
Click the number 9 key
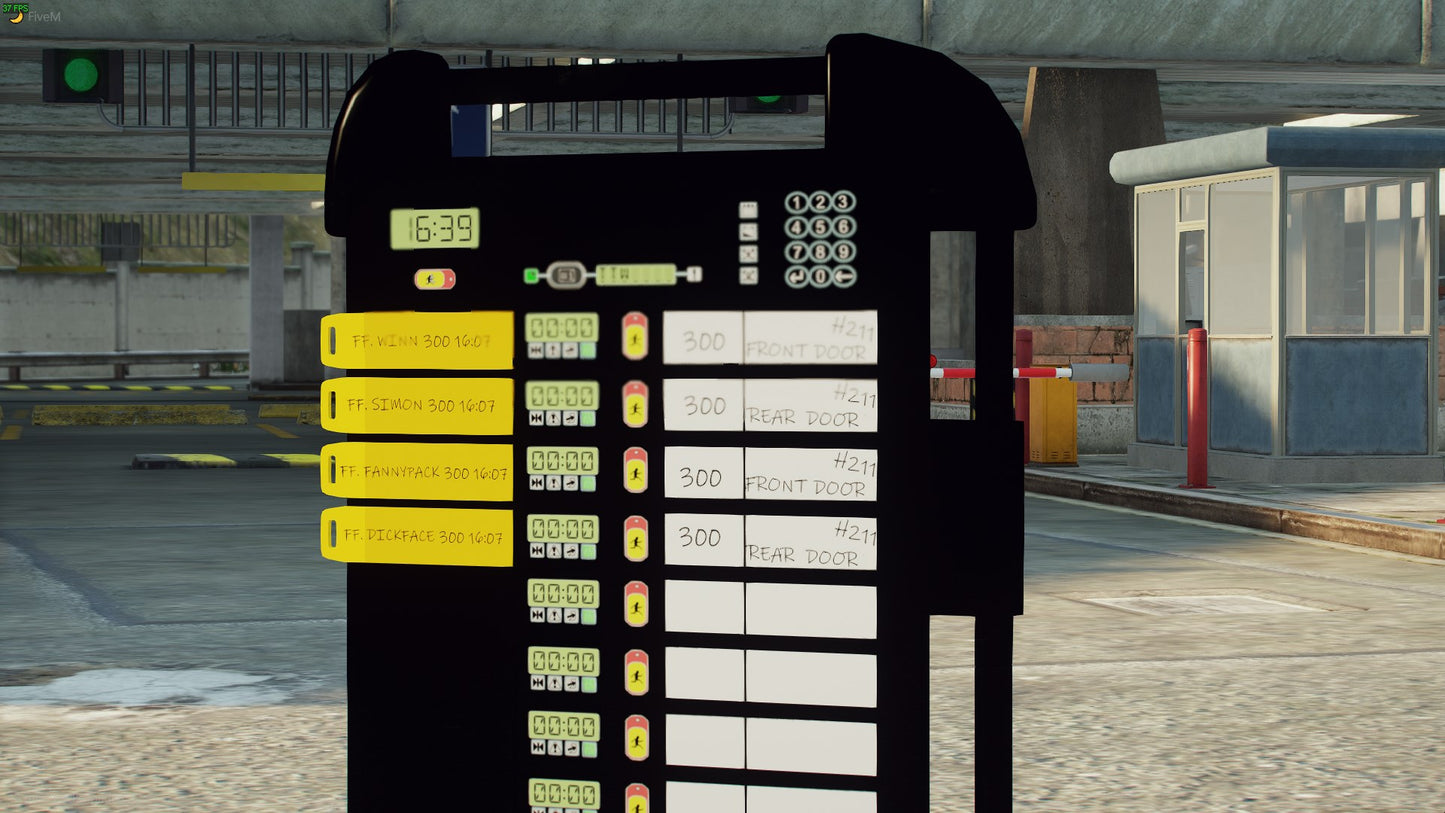point(845,251)
